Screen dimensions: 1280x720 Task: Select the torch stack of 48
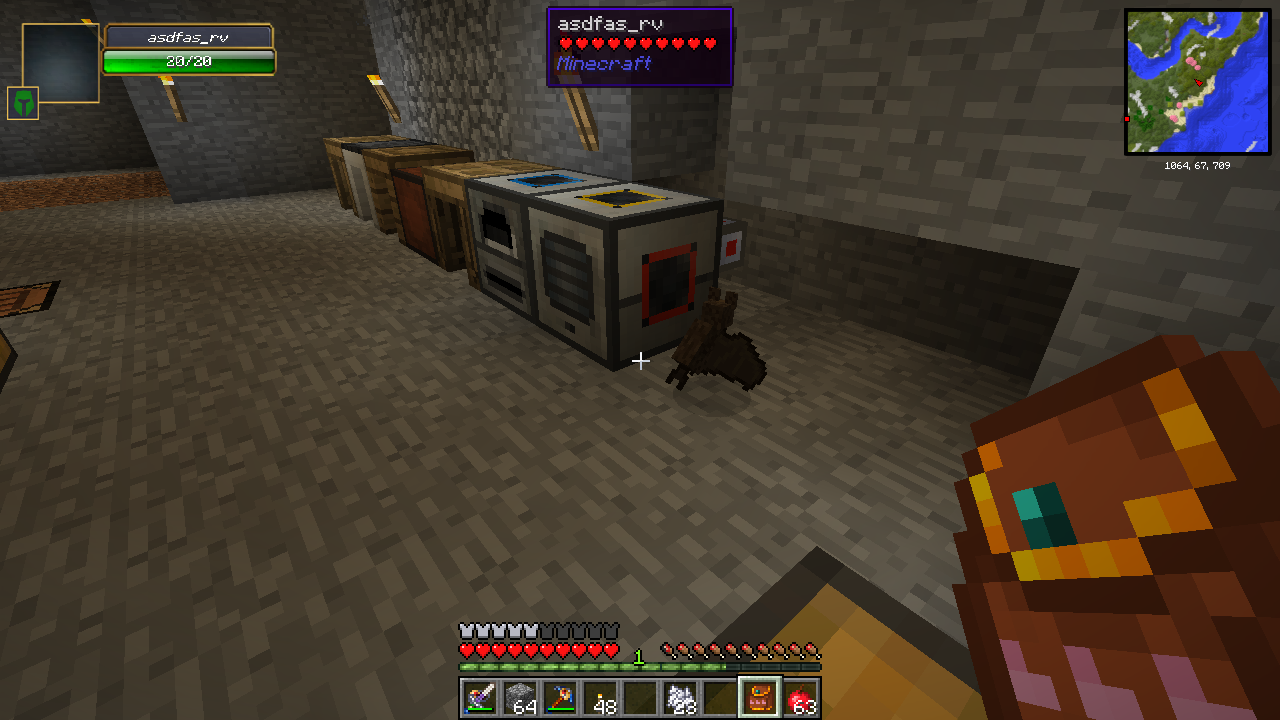(x=599, y=697)
